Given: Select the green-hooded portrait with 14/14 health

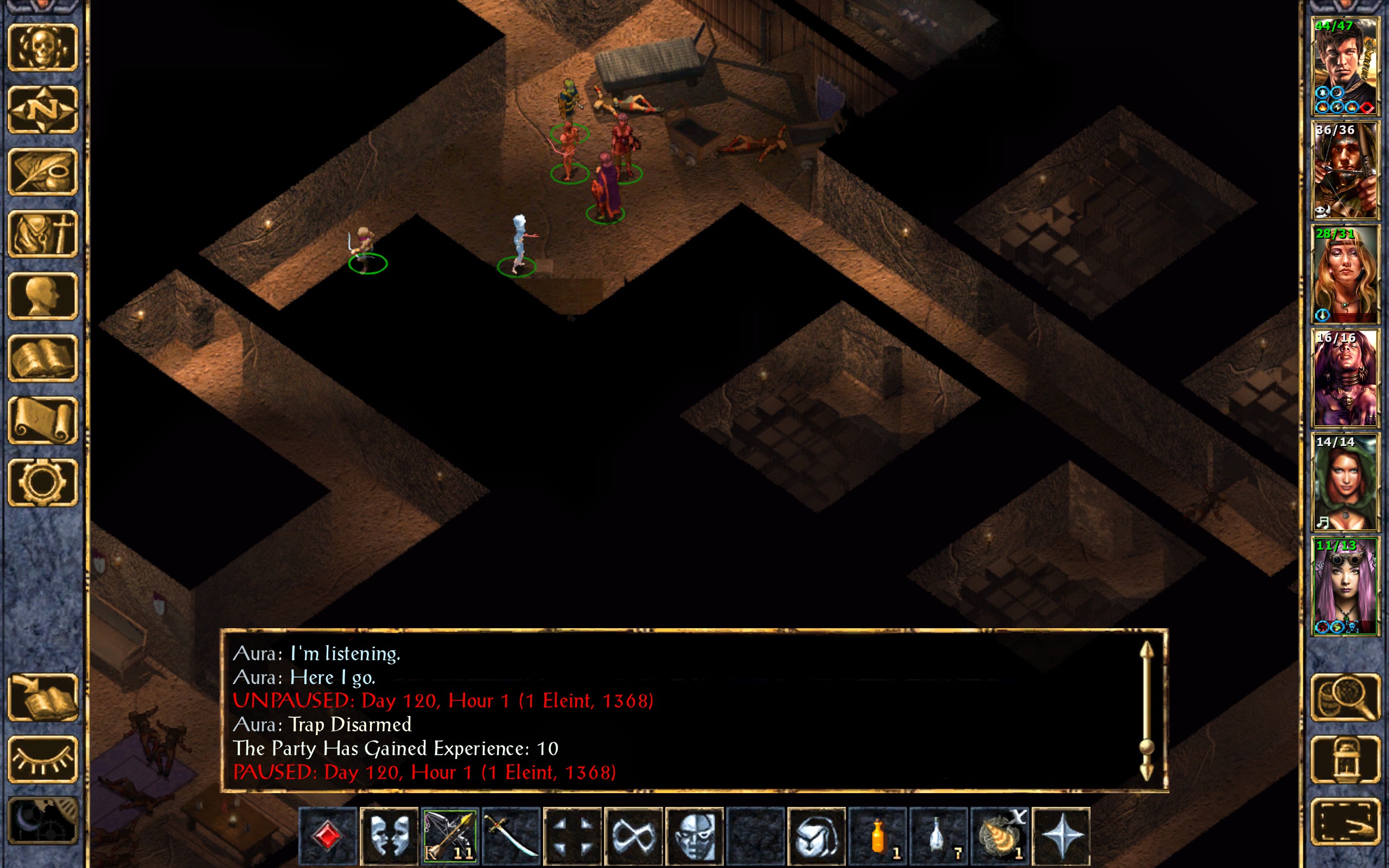Looking at the screenshot, I should click(x=1345, y=483).
